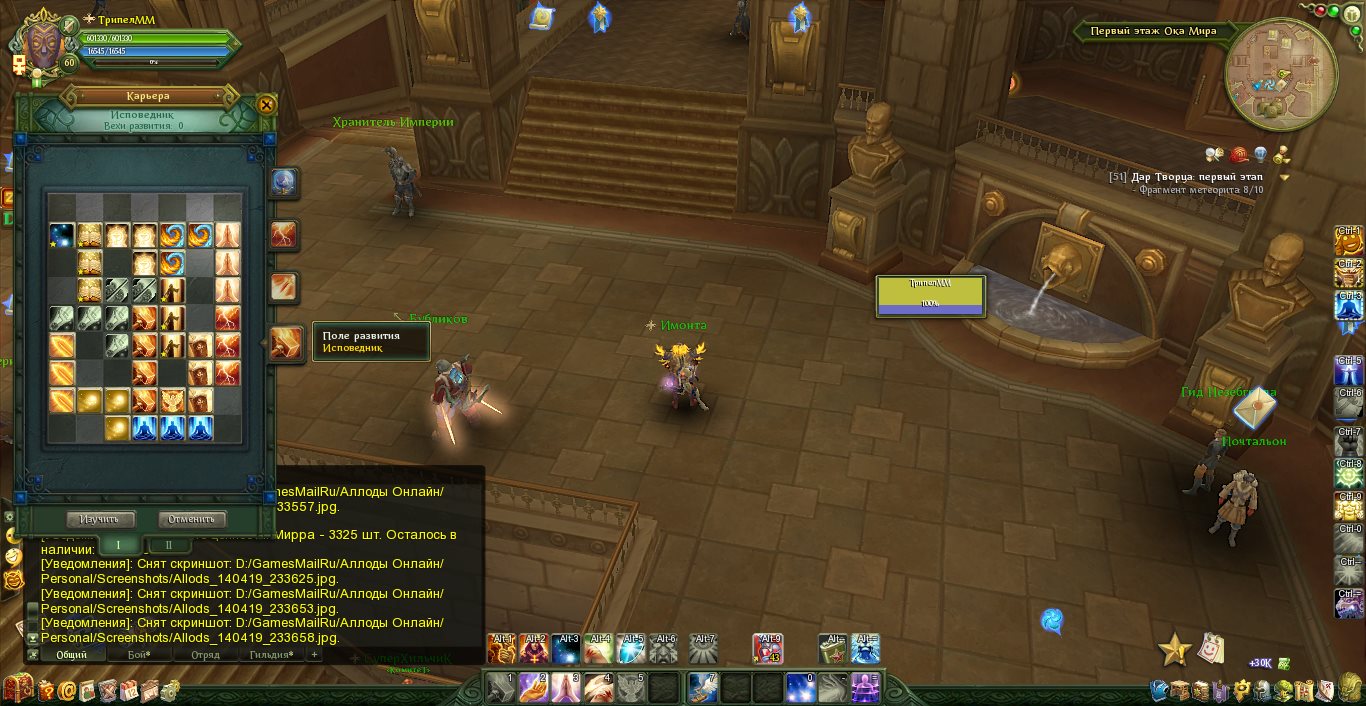The image size is (1366, 706).
Task: Switch to talent page II tab
Action: 168,545
